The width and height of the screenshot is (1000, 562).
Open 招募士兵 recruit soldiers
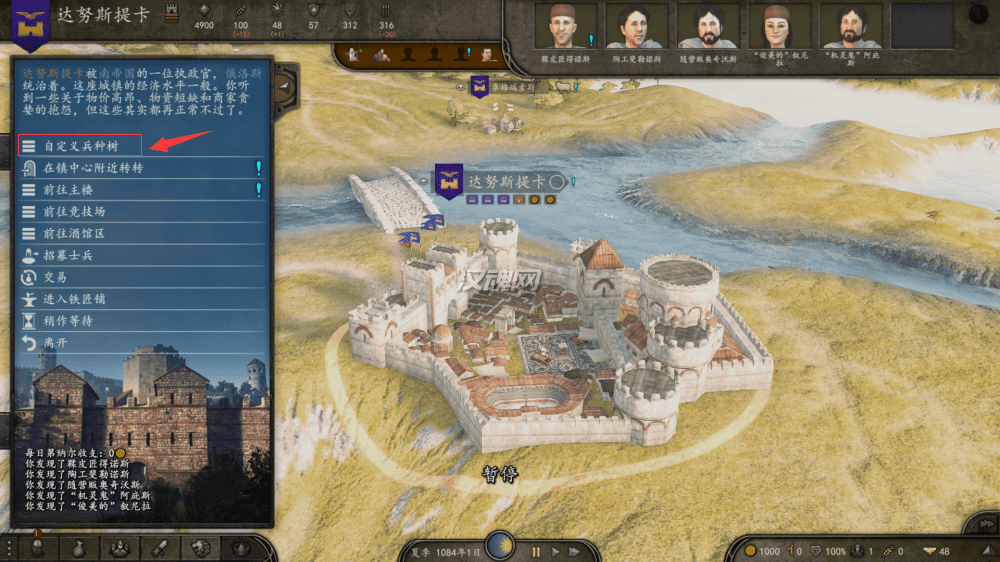[68, 255]
